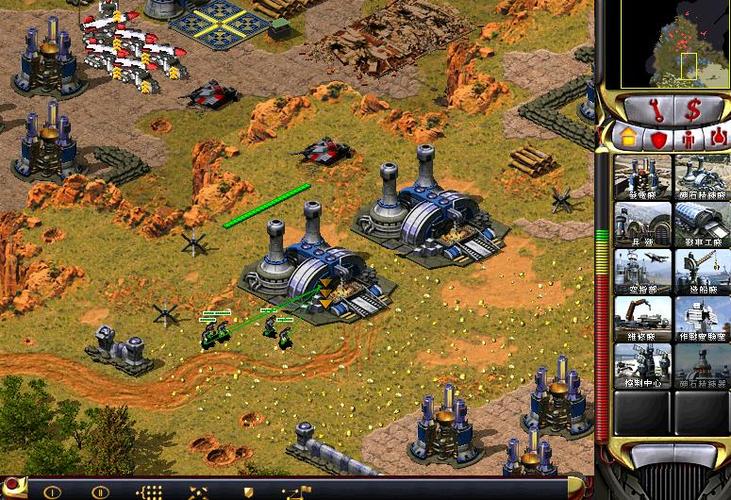Activate the deploy arrows command button
Screen dimensions: 731x500
click(198, 492)
